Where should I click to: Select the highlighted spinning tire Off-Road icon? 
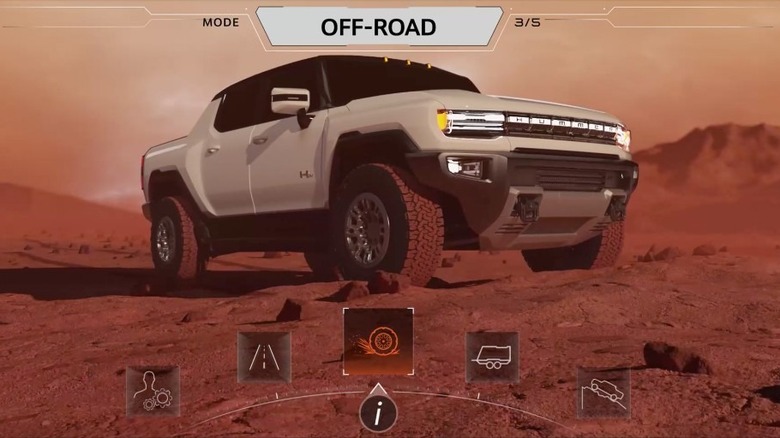pyautogui.click(x=378, y=341)
